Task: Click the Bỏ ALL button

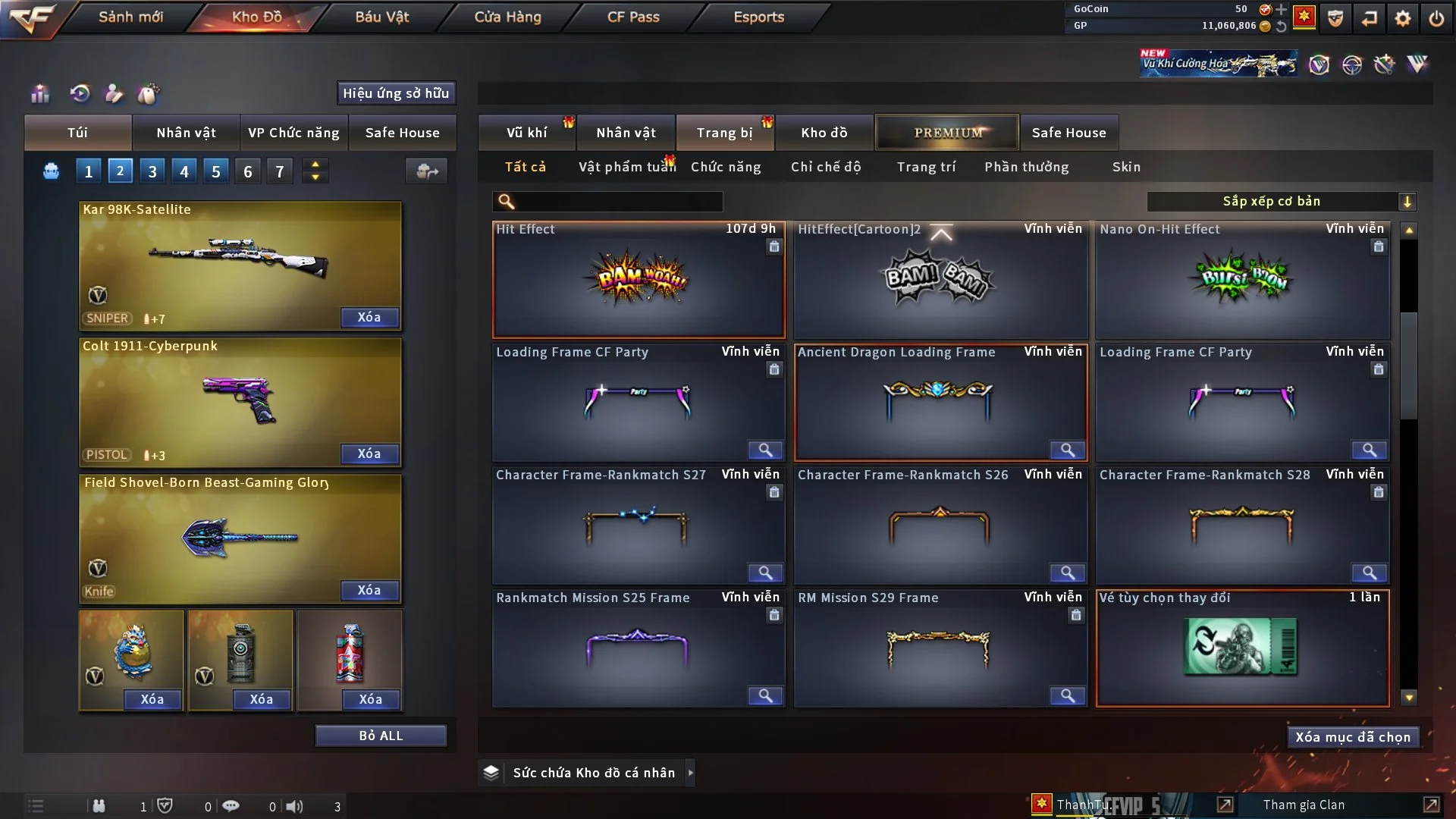Action: tap(381, 736)
